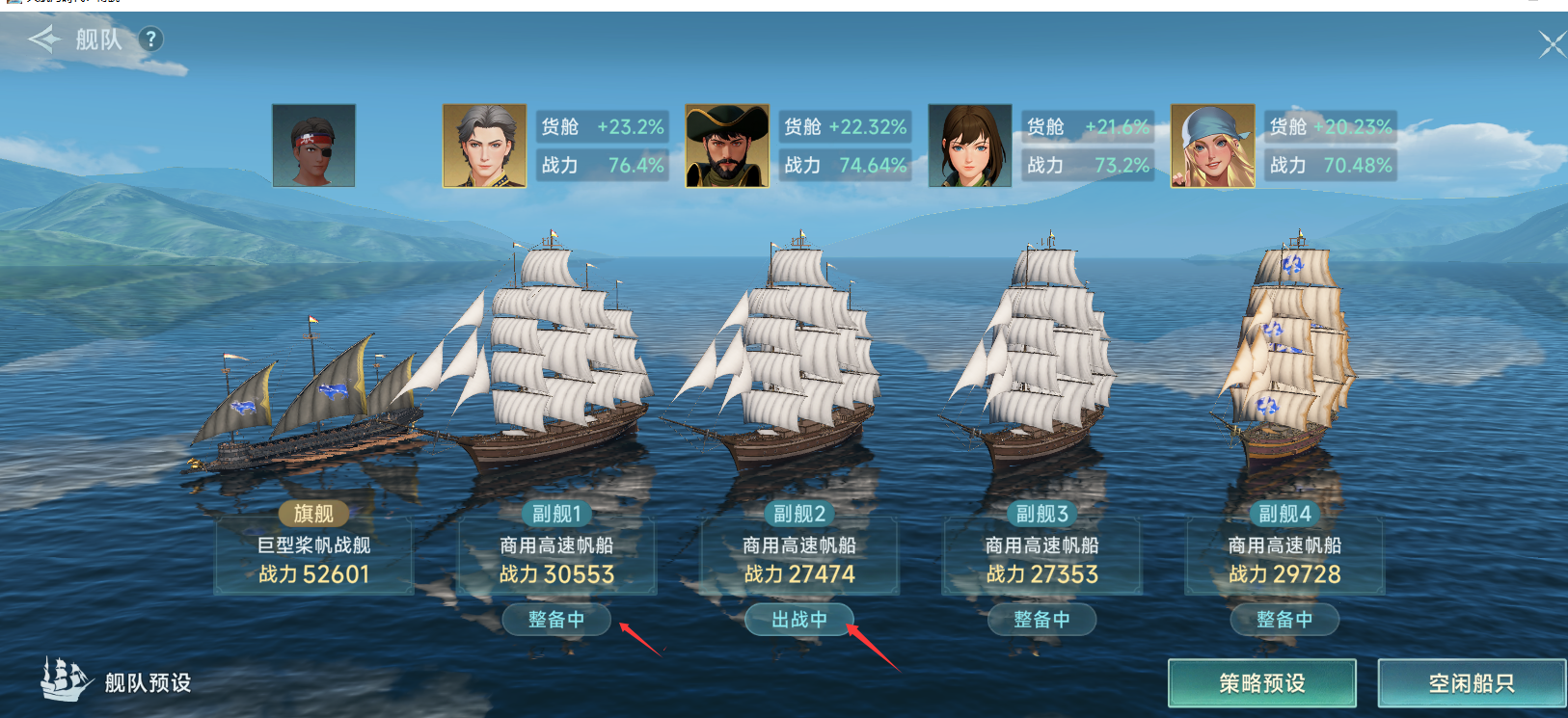Expand the 舰队预设 fleet preset panel
This screenshot has height=718, width=1568.
point(145,681)
